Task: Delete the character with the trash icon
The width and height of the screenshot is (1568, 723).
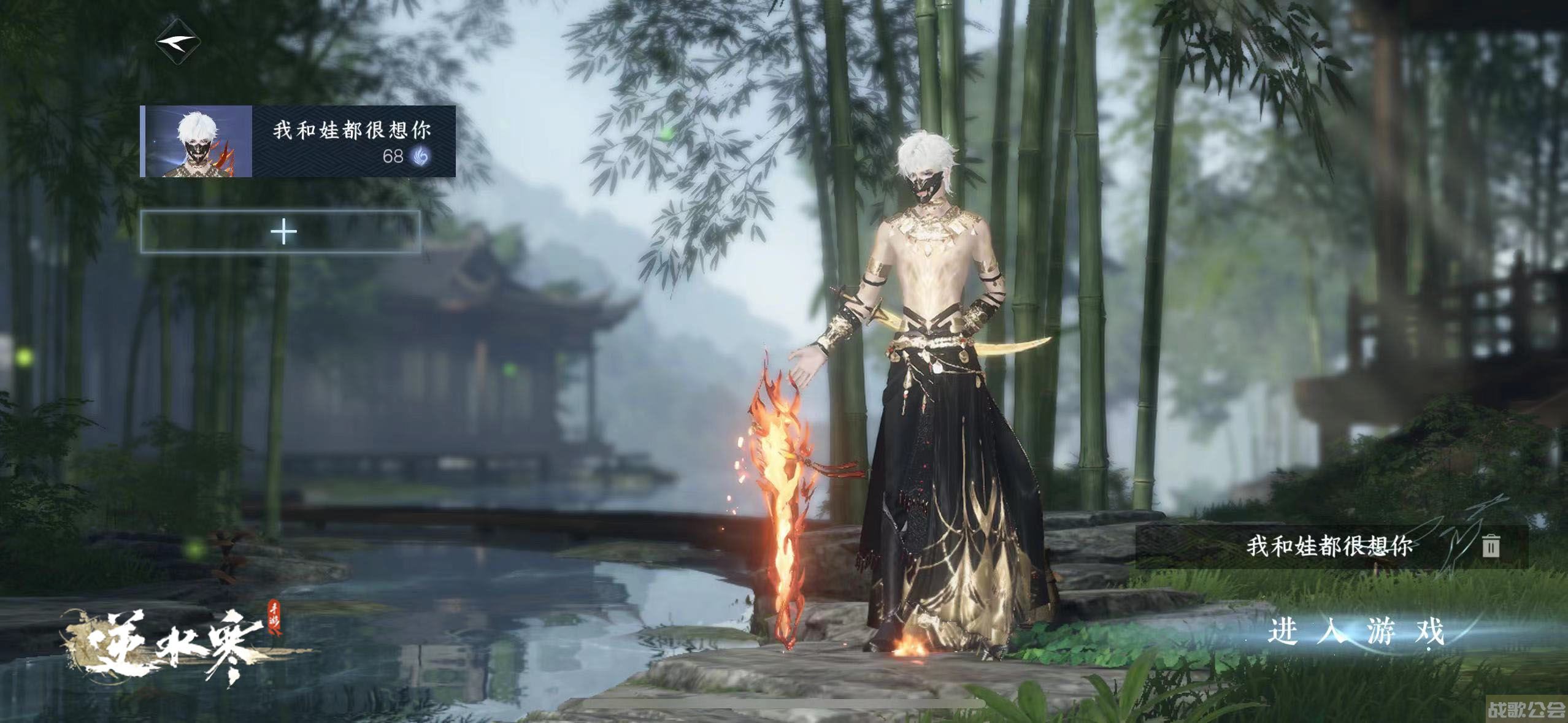Action: click(1491, 545)
